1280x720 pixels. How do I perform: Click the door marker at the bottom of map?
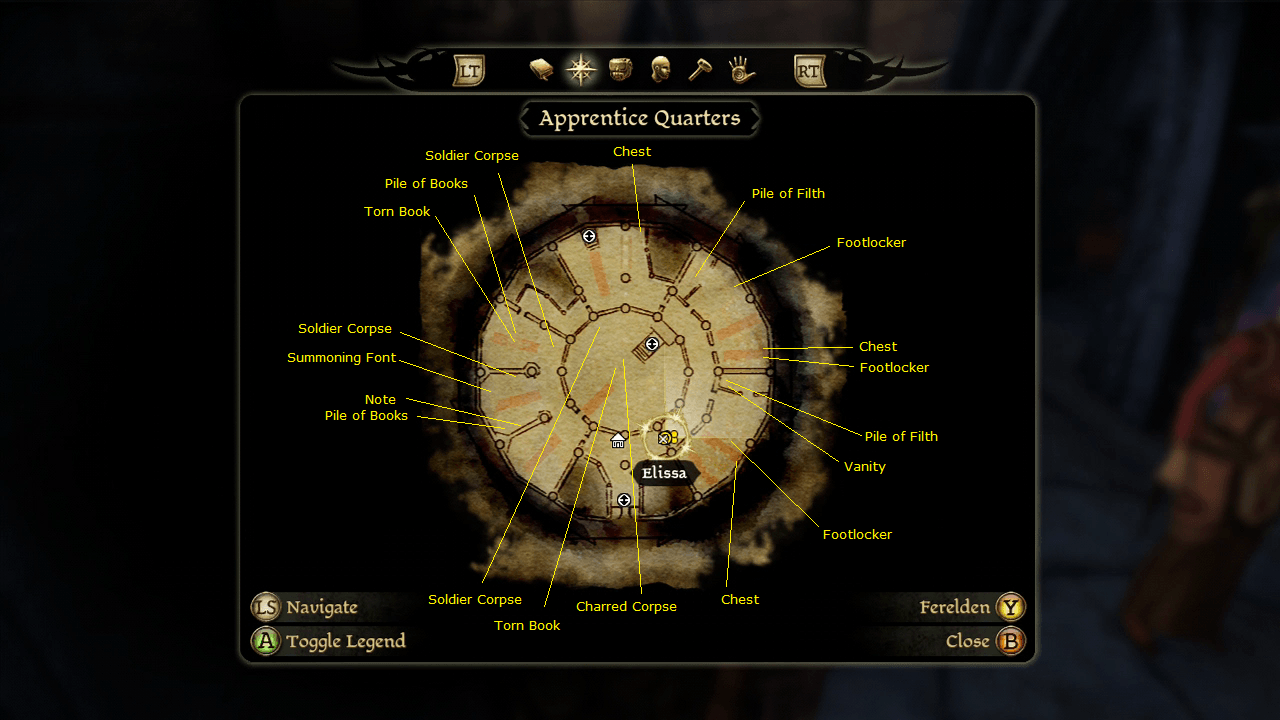click(625, 498)
